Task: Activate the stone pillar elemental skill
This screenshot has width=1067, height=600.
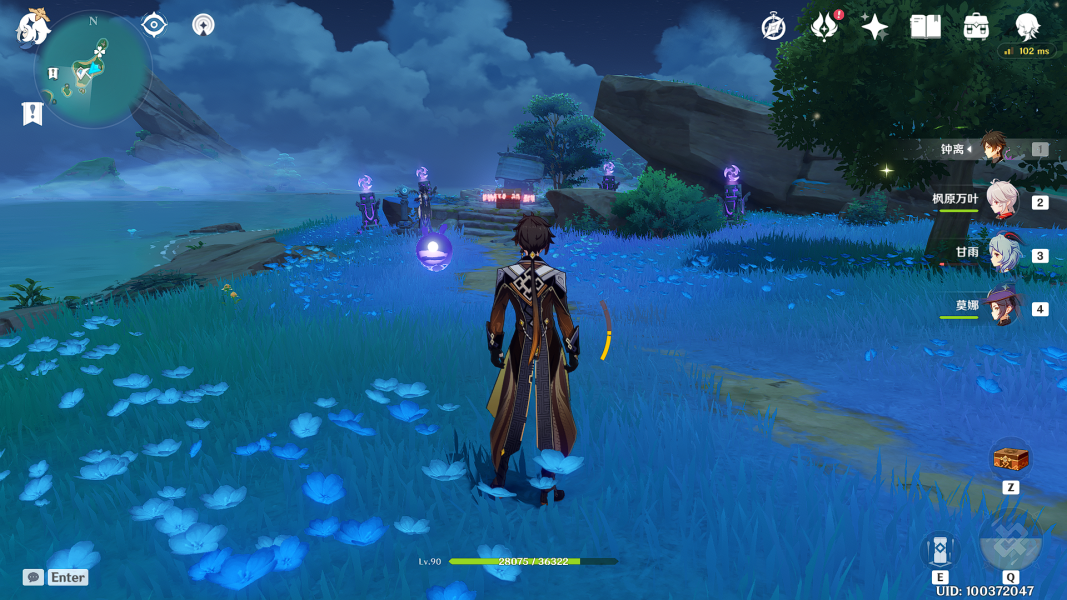Action: [940, 549]
